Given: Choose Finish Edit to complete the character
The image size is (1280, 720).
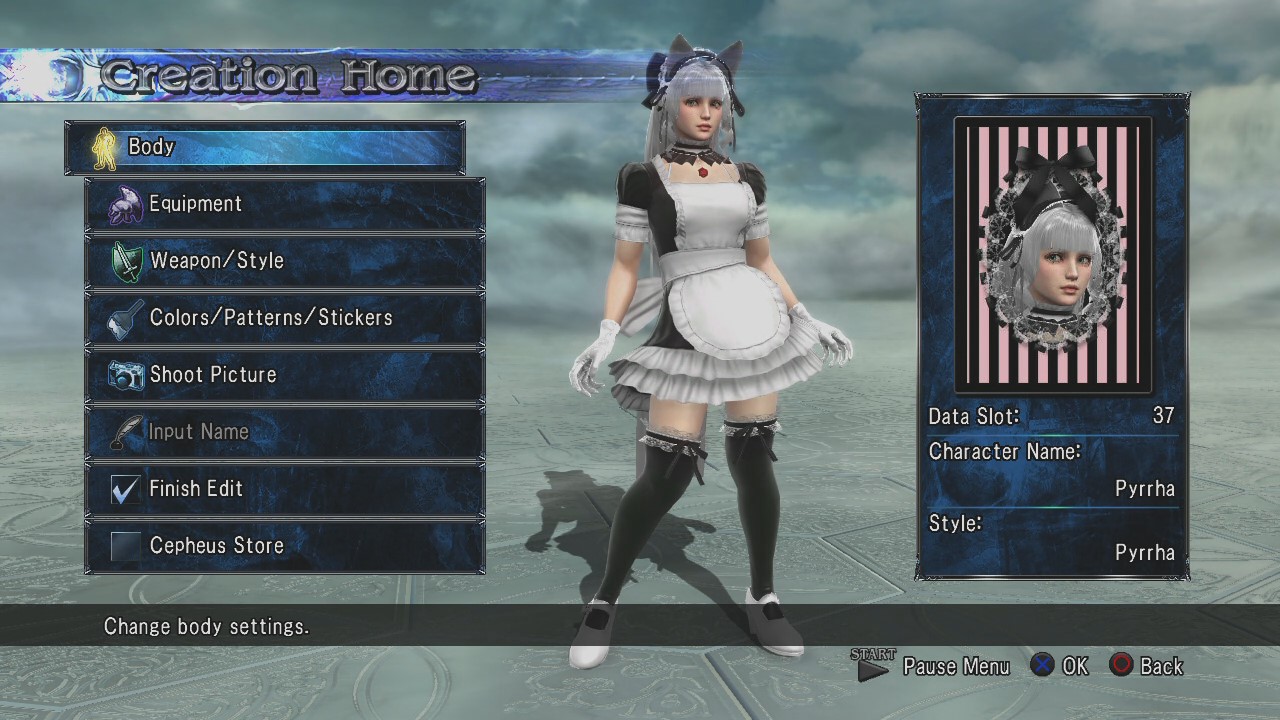Looking at the screenshot, I should (285, 489).
